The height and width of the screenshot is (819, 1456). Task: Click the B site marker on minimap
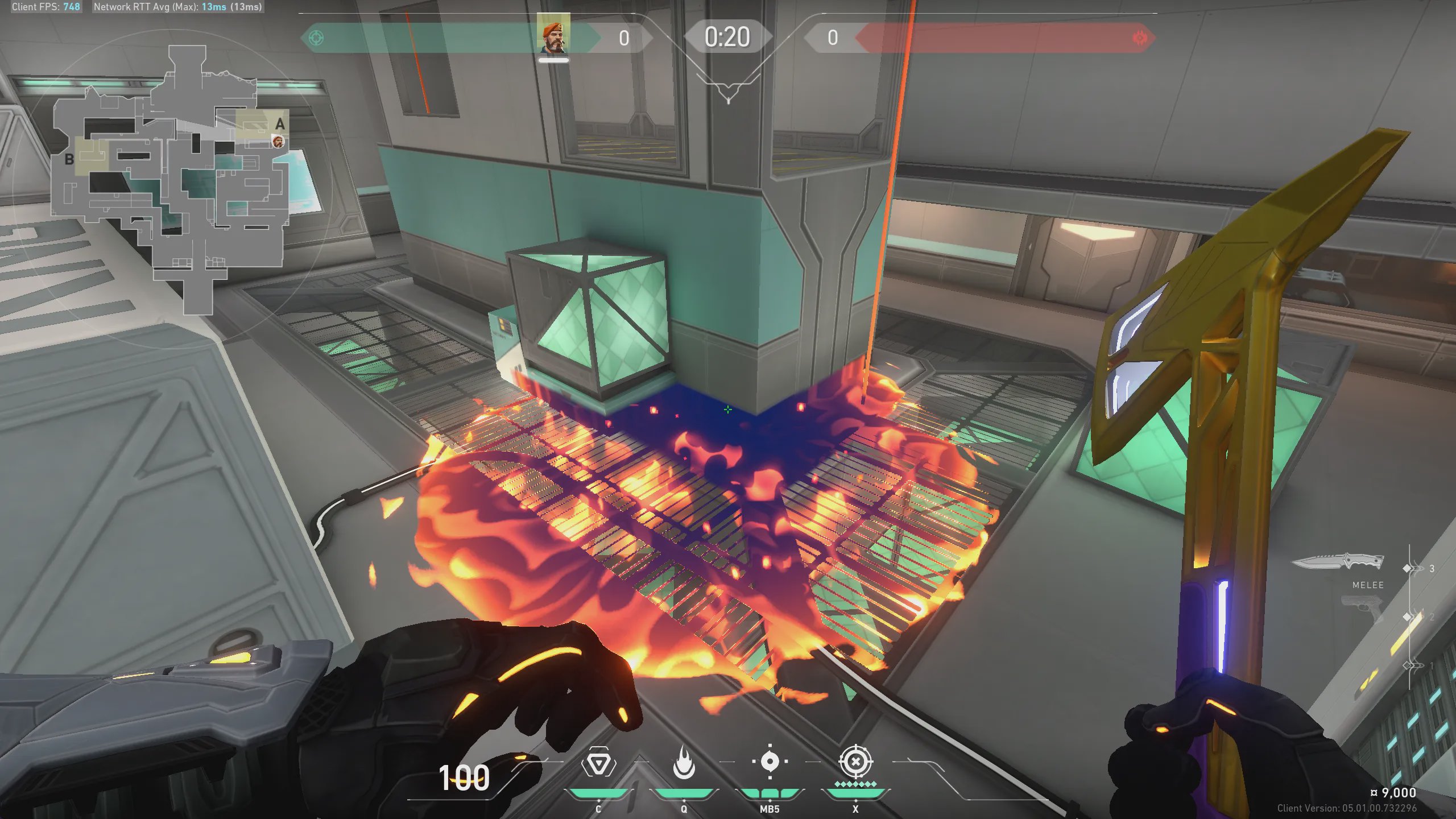coord(69,160)
